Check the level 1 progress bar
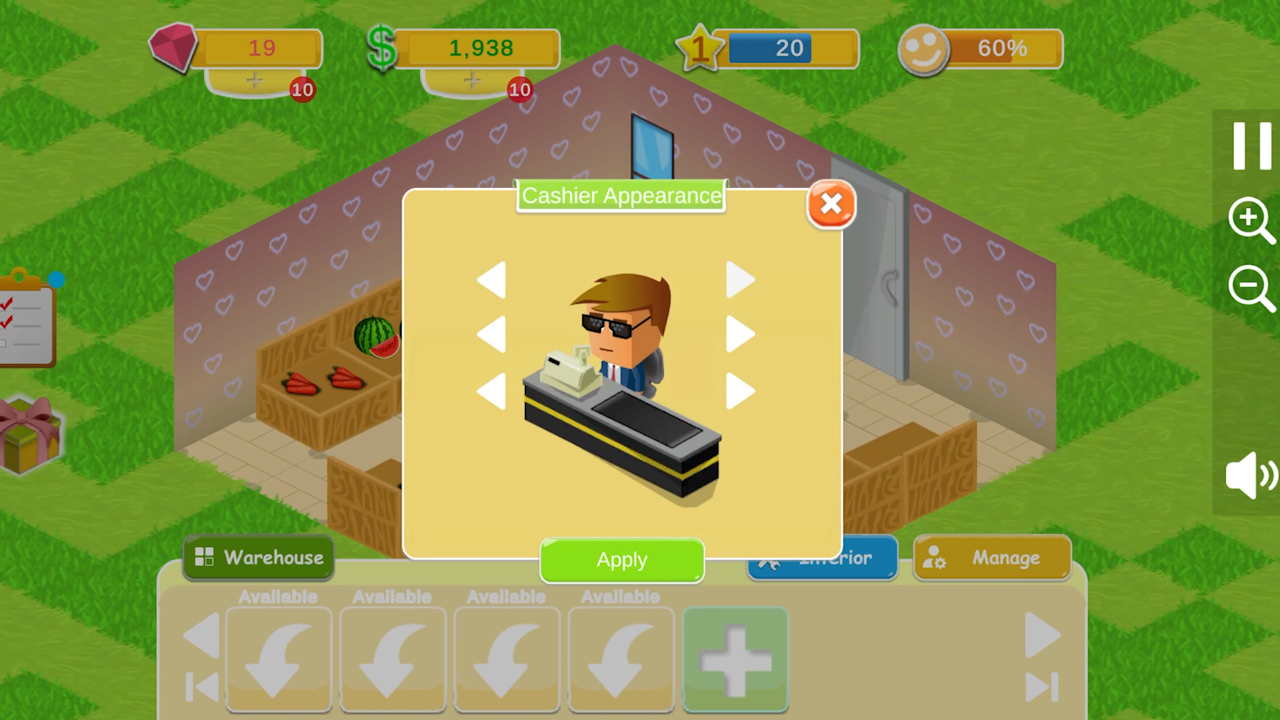 click(790, 48)
